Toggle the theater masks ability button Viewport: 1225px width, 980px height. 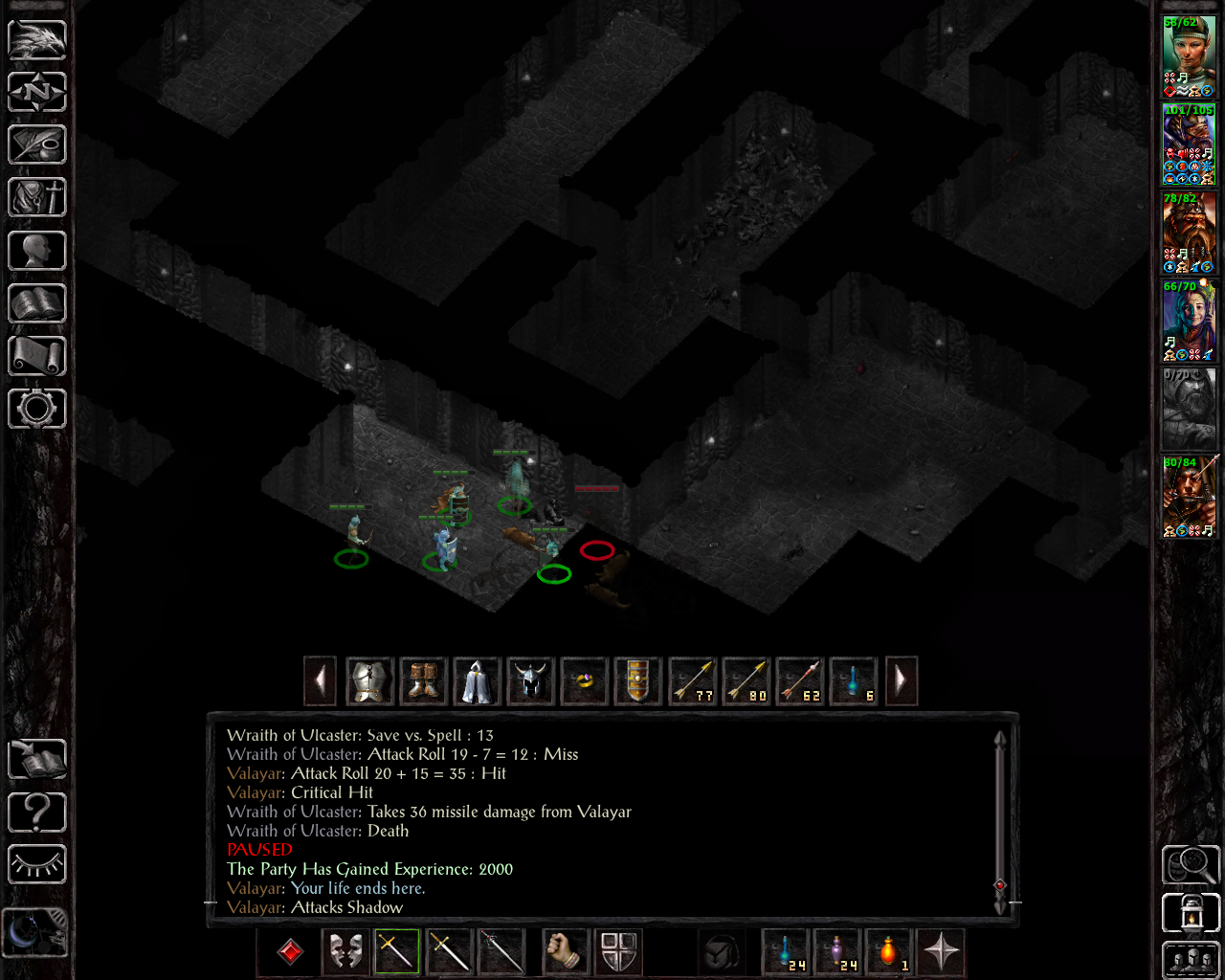click(345, 951)
